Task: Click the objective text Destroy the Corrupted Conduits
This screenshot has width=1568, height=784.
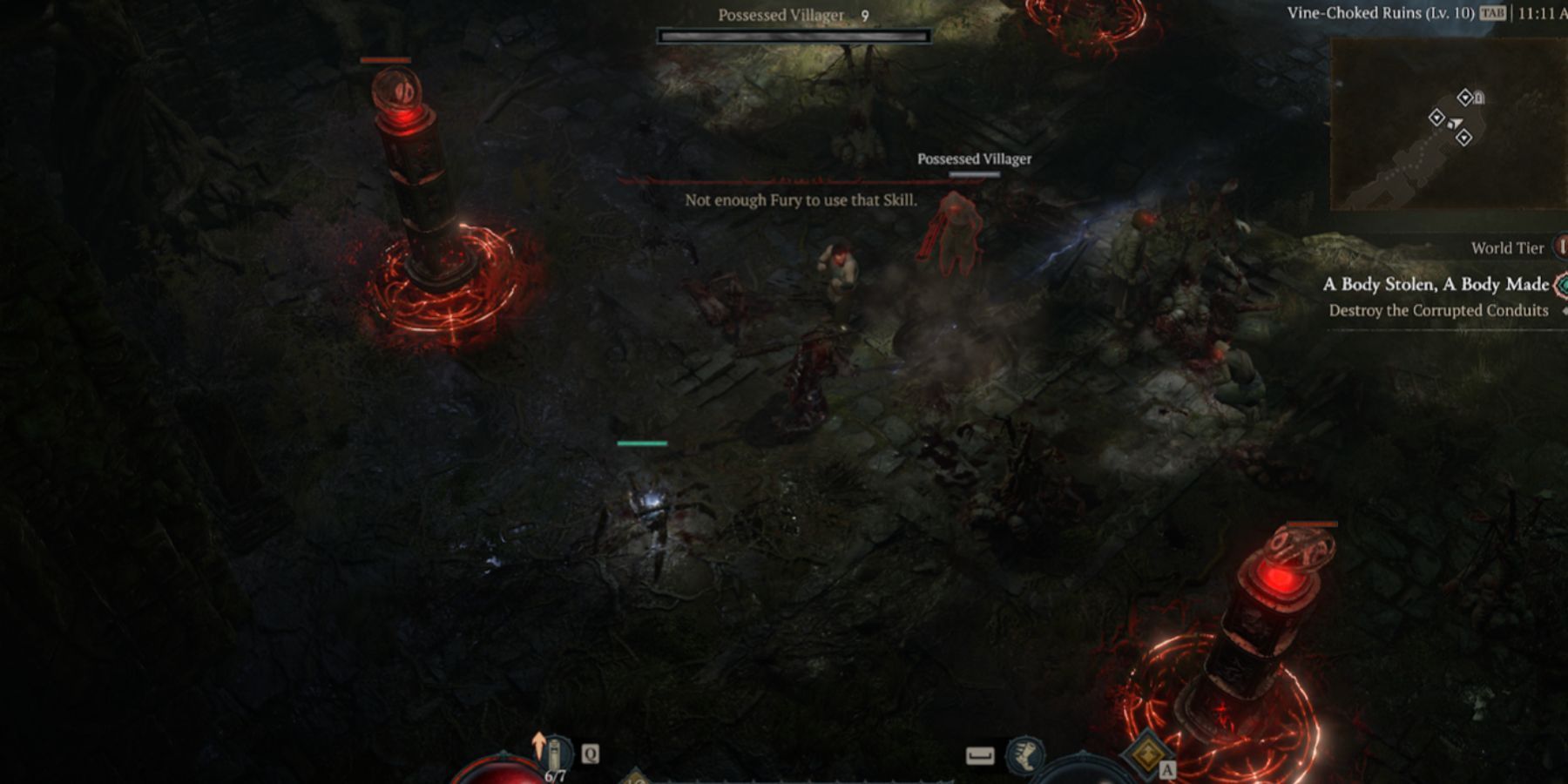Action: click(1438, 310)
